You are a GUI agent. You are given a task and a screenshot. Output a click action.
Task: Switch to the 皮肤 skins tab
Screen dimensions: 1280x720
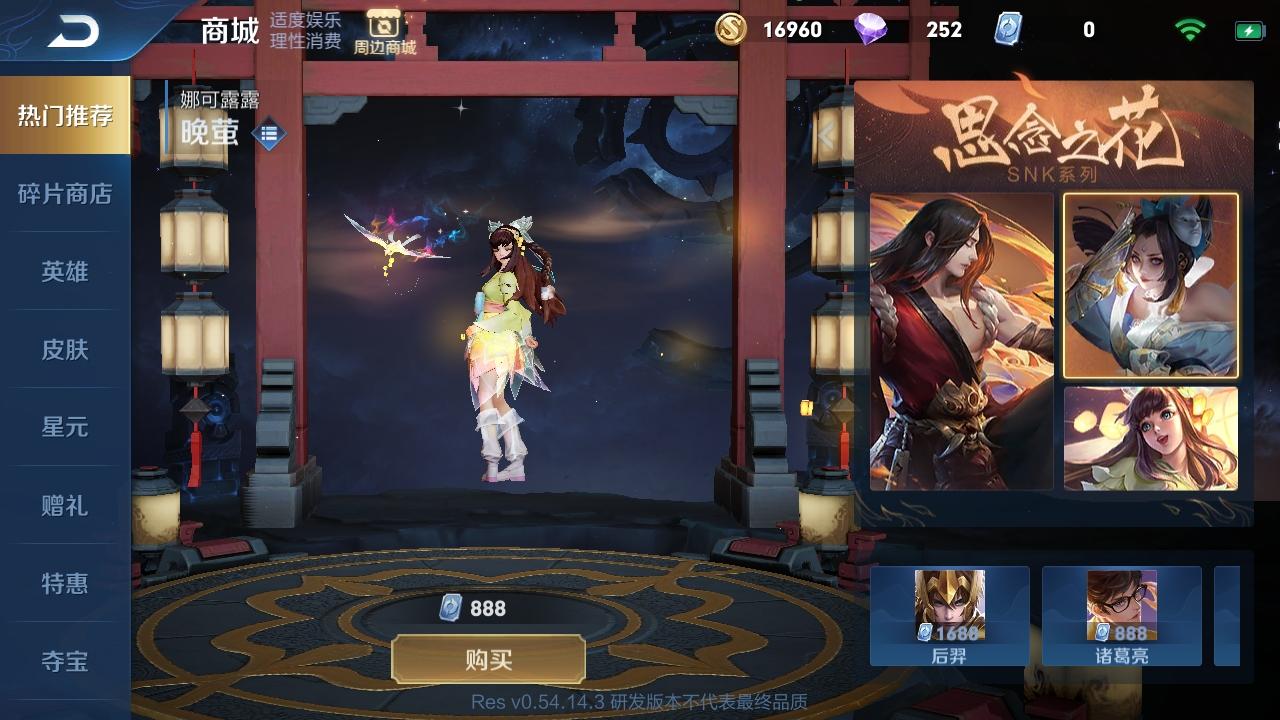point(64,350)
